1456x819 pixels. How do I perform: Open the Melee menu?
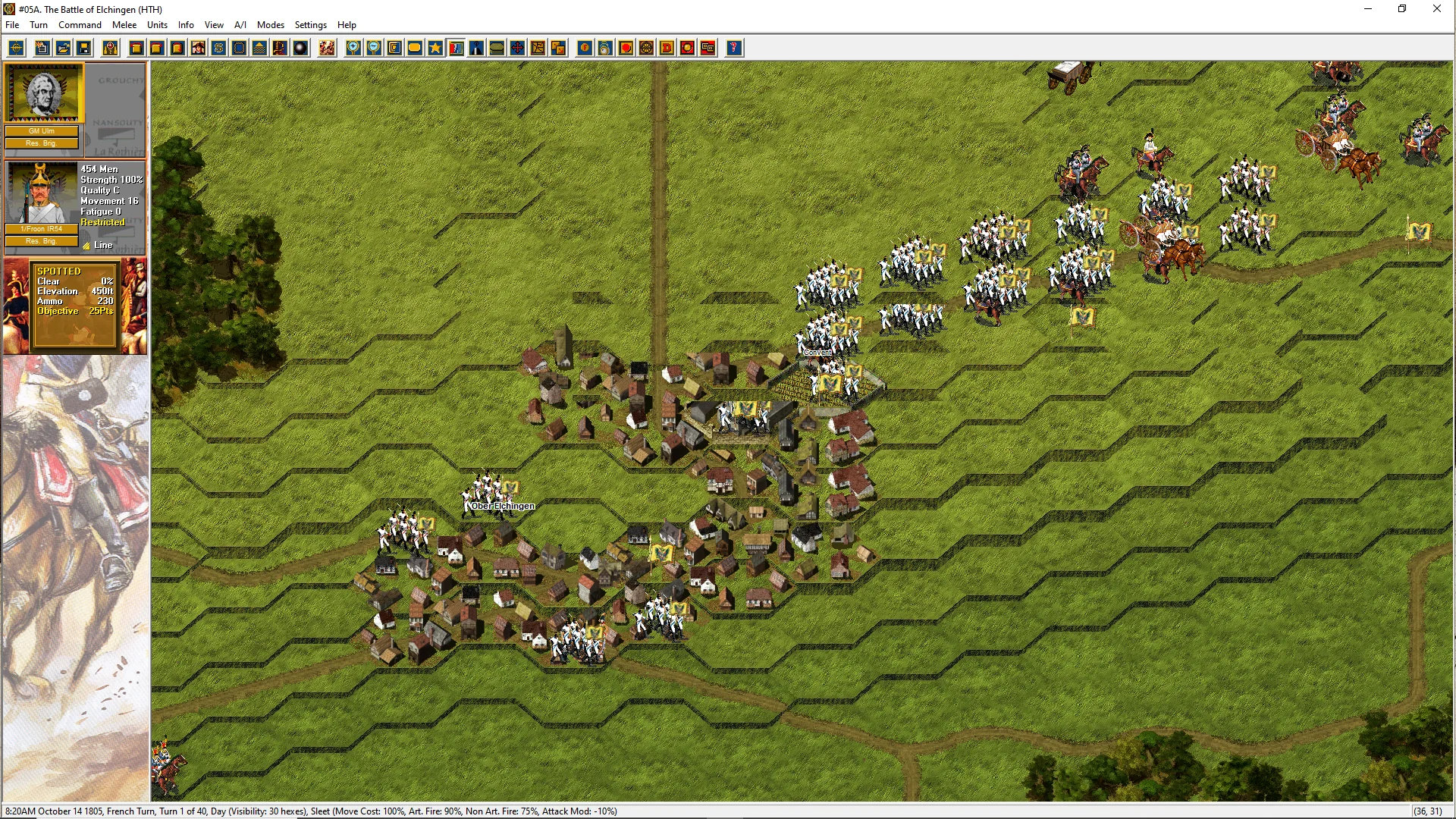(124, 25)
